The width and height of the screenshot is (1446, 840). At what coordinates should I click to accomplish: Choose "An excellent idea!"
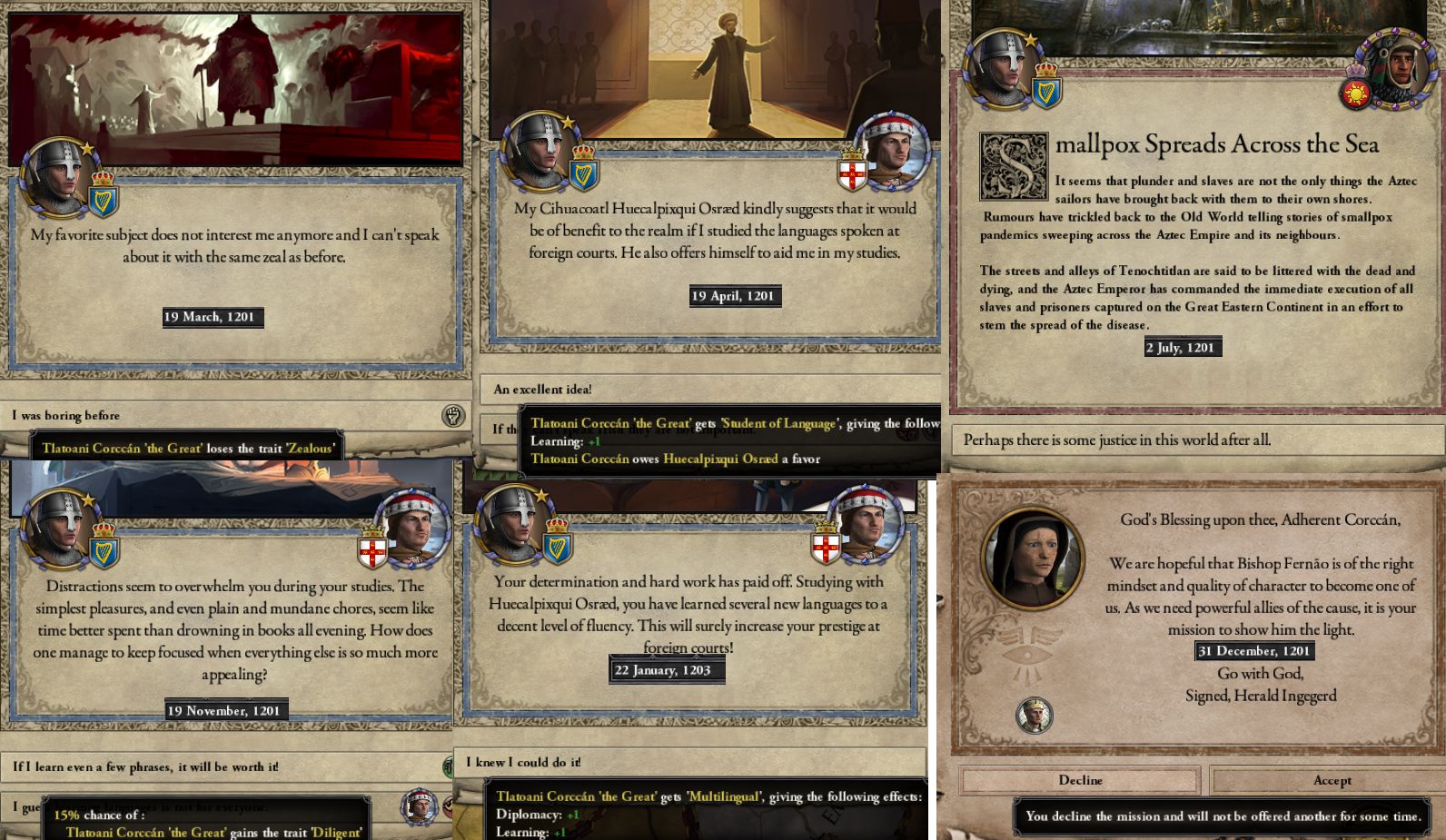pos(543,389)
